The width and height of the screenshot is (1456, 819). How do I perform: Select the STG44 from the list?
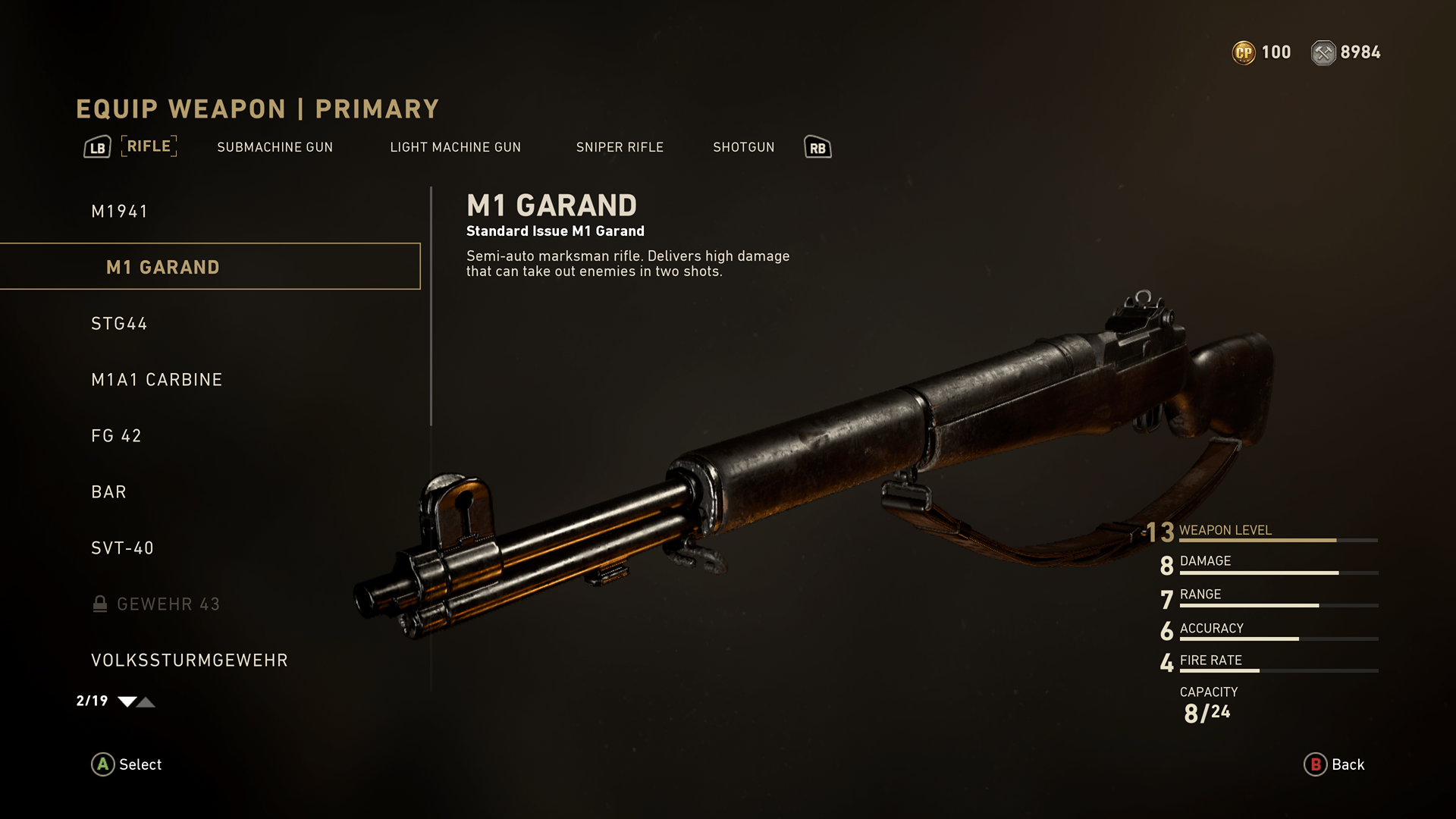[119, 324]
